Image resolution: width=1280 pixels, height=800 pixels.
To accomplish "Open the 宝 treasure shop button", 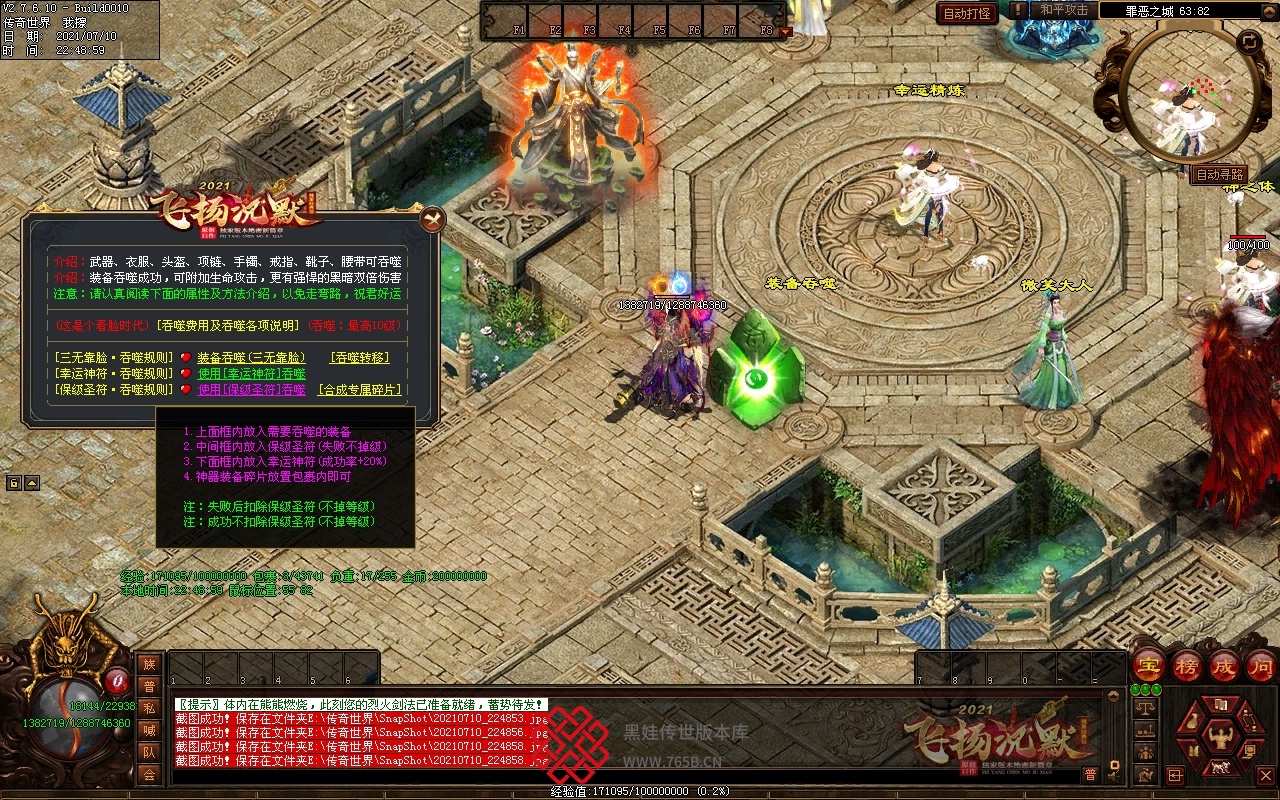I will coord(1148,665).
